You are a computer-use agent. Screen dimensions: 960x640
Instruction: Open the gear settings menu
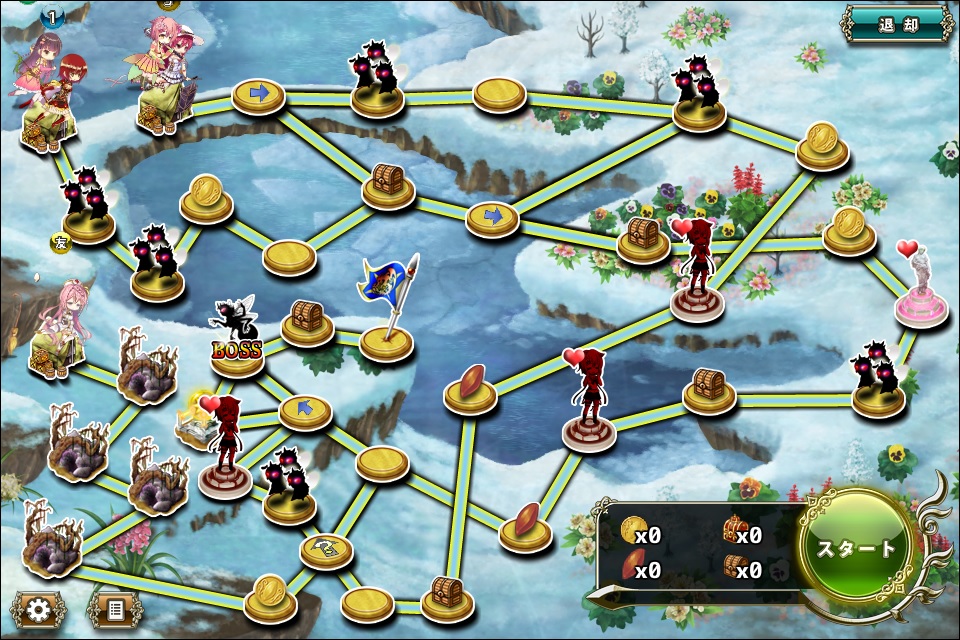(x=39, y=610)
